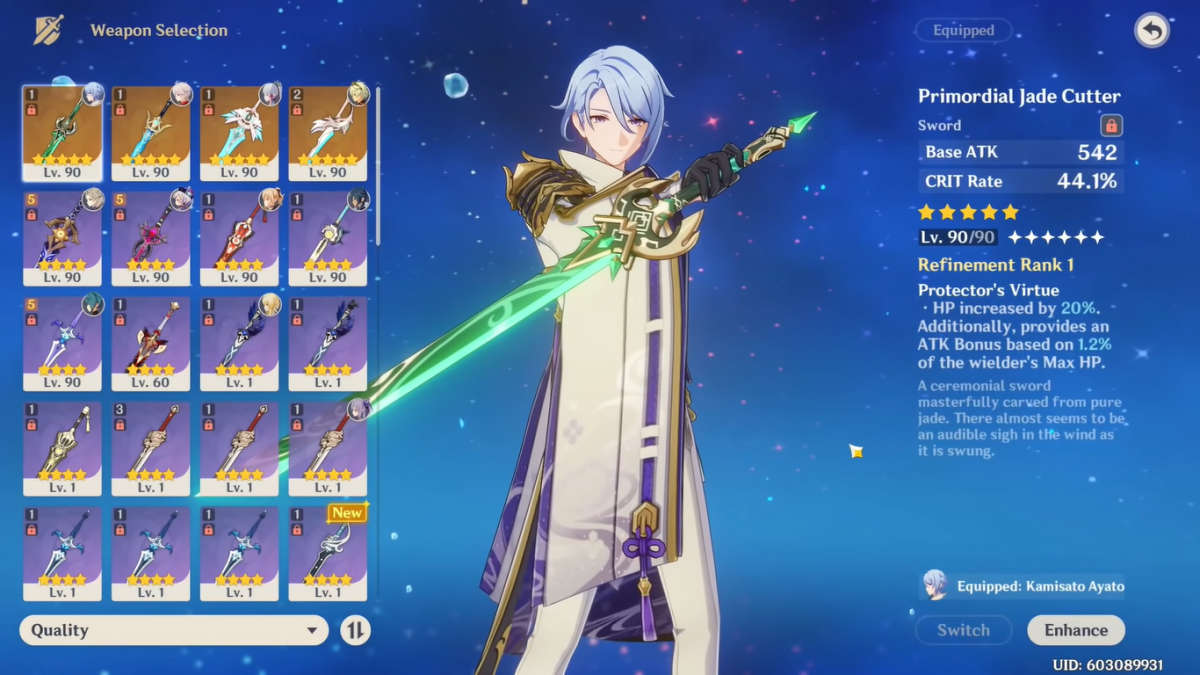Go back using the return arrow button
Viewport: 1200px width, 675px height.
point(1152,31)
